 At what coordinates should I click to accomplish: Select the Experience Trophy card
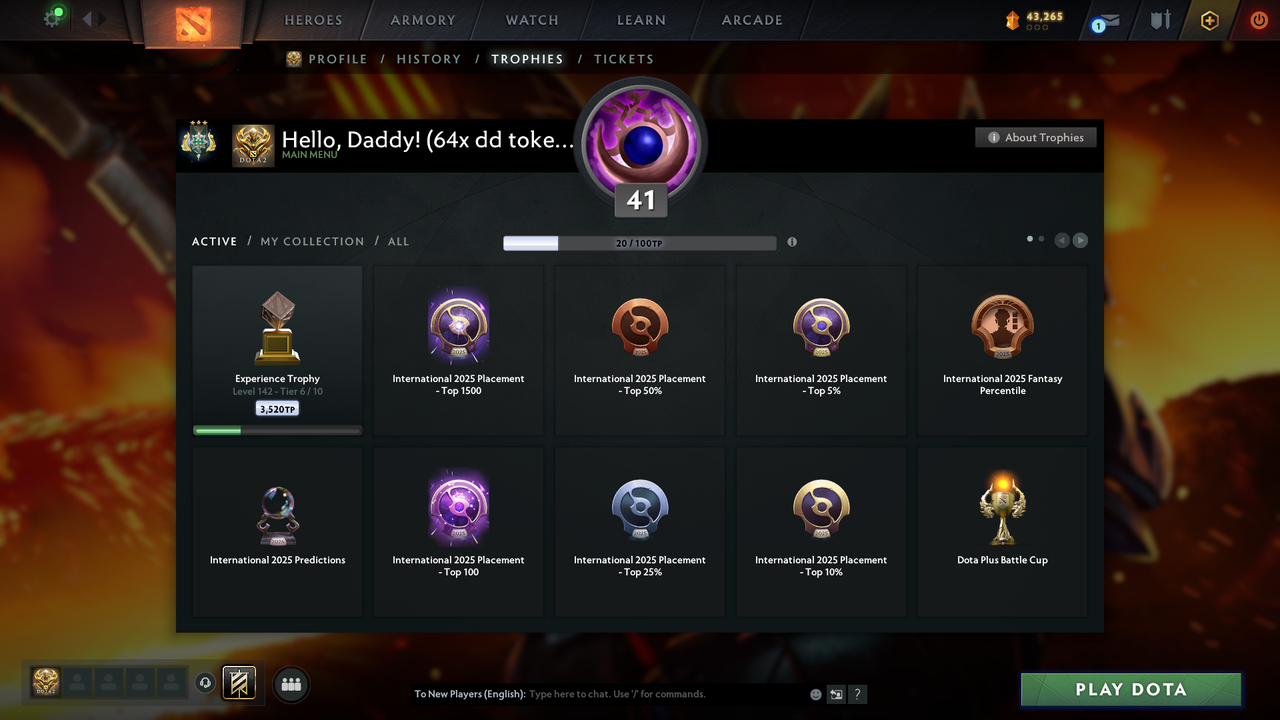(x=277, y=350)
